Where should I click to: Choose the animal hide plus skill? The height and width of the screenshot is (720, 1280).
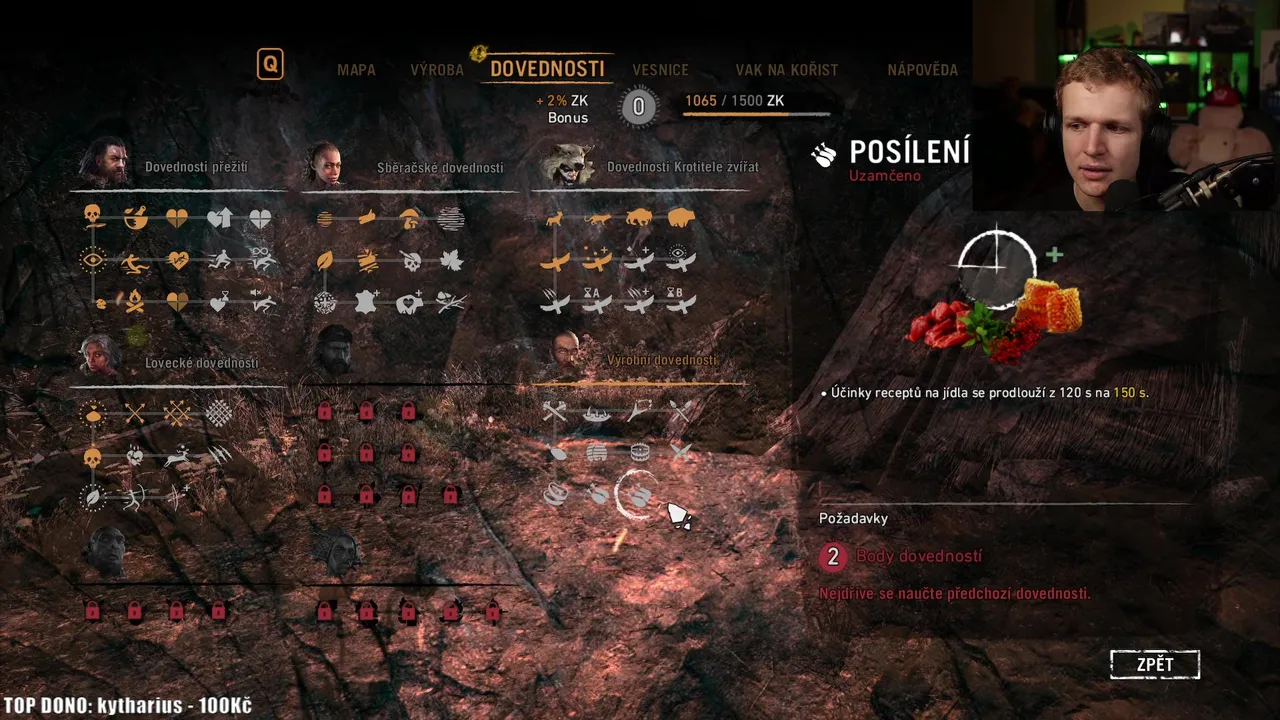[x=367, y=302]
